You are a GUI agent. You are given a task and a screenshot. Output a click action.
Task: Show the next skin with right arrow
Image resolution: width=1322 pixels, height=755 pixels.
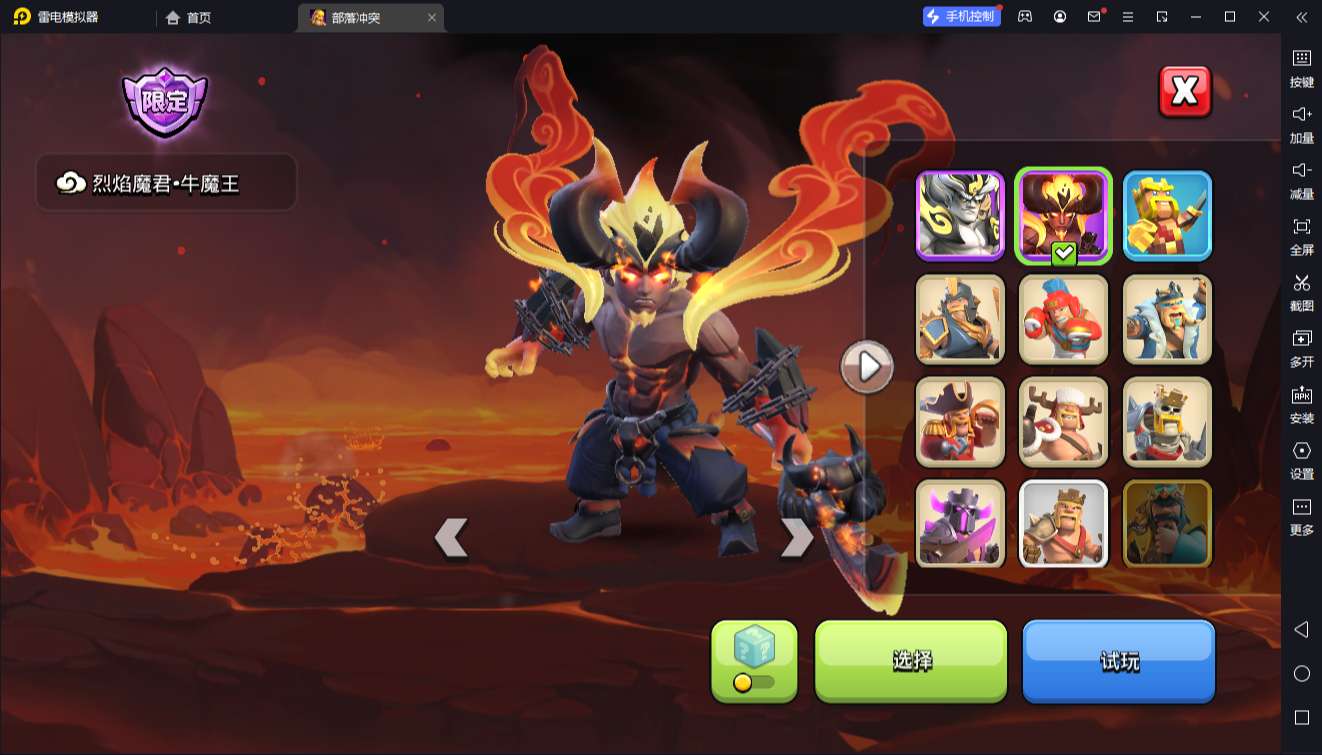point(796,538)
